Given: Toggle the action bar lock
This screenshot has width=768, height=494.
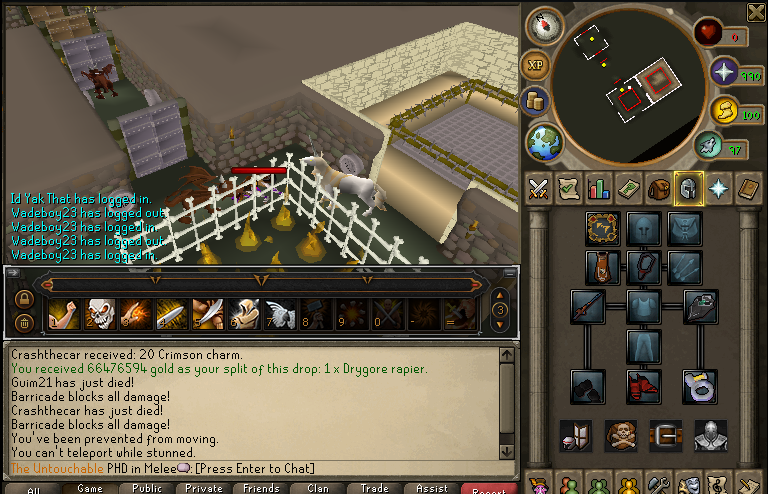Looking at the screenshot, I should (x=24, y=298).
